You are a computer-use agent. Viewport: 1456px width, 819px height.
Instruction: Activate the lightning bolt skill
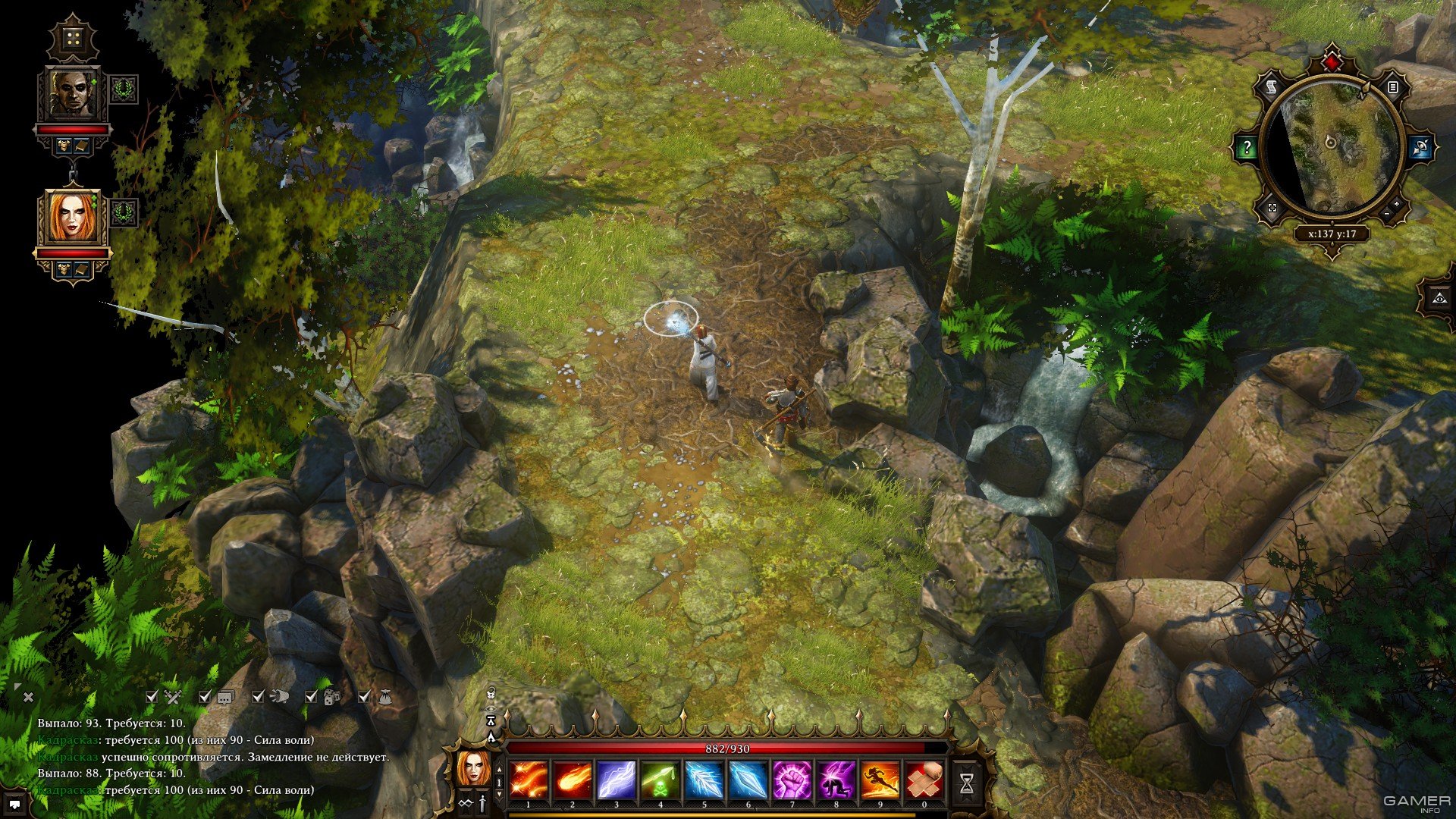(x=617, y=780)
